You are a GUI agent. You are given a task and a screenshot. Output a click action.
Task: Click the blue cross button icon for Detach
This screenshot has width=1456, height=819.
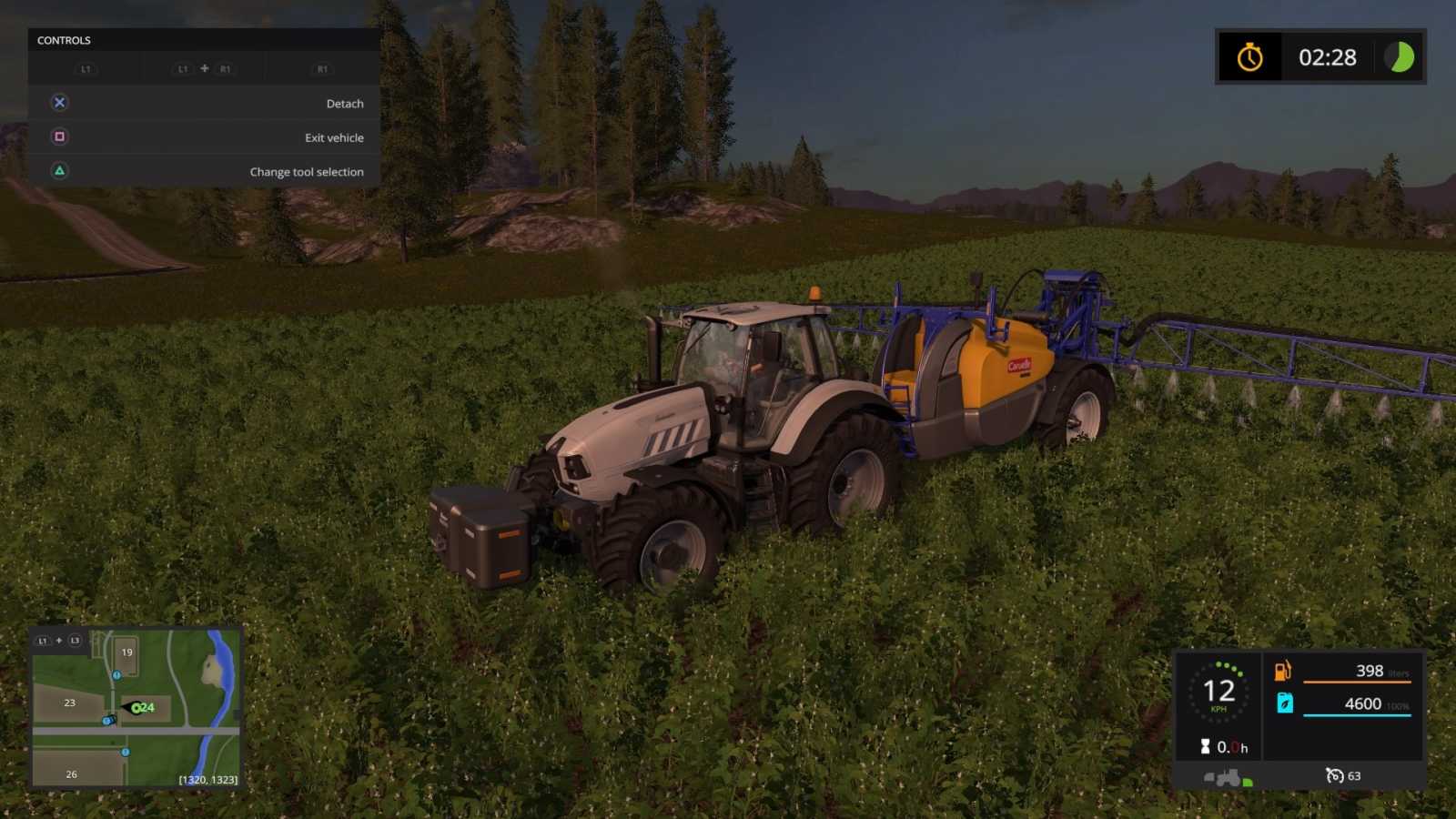click(x=59, y=102)
